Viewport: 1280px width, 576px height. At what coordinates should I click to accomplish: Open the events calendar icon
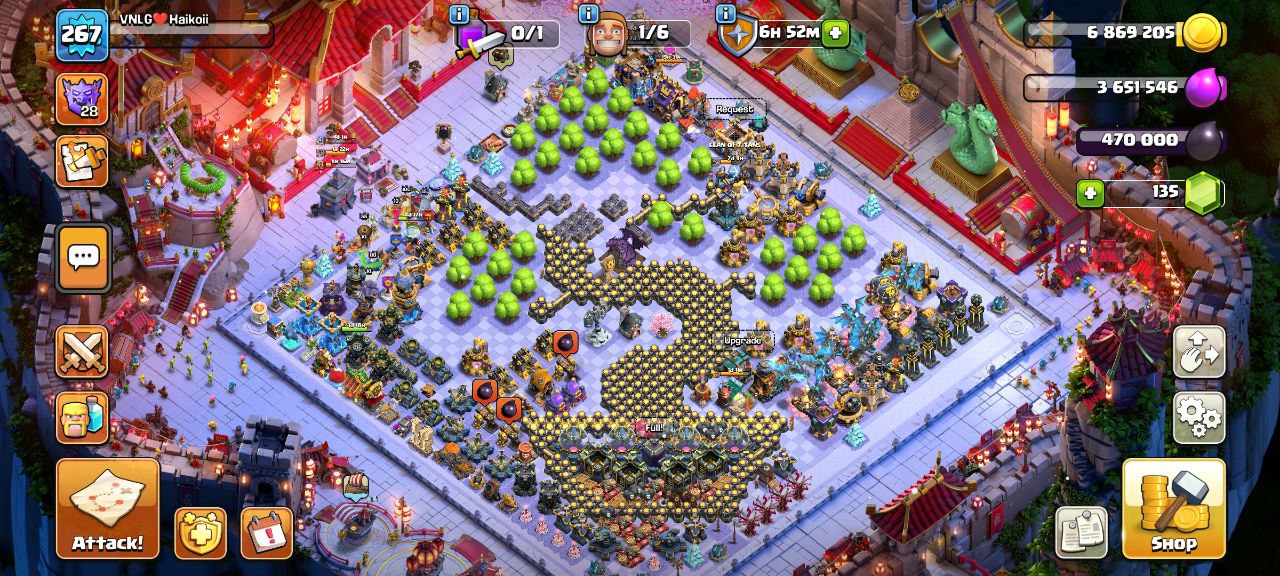[x=266, y=532]
